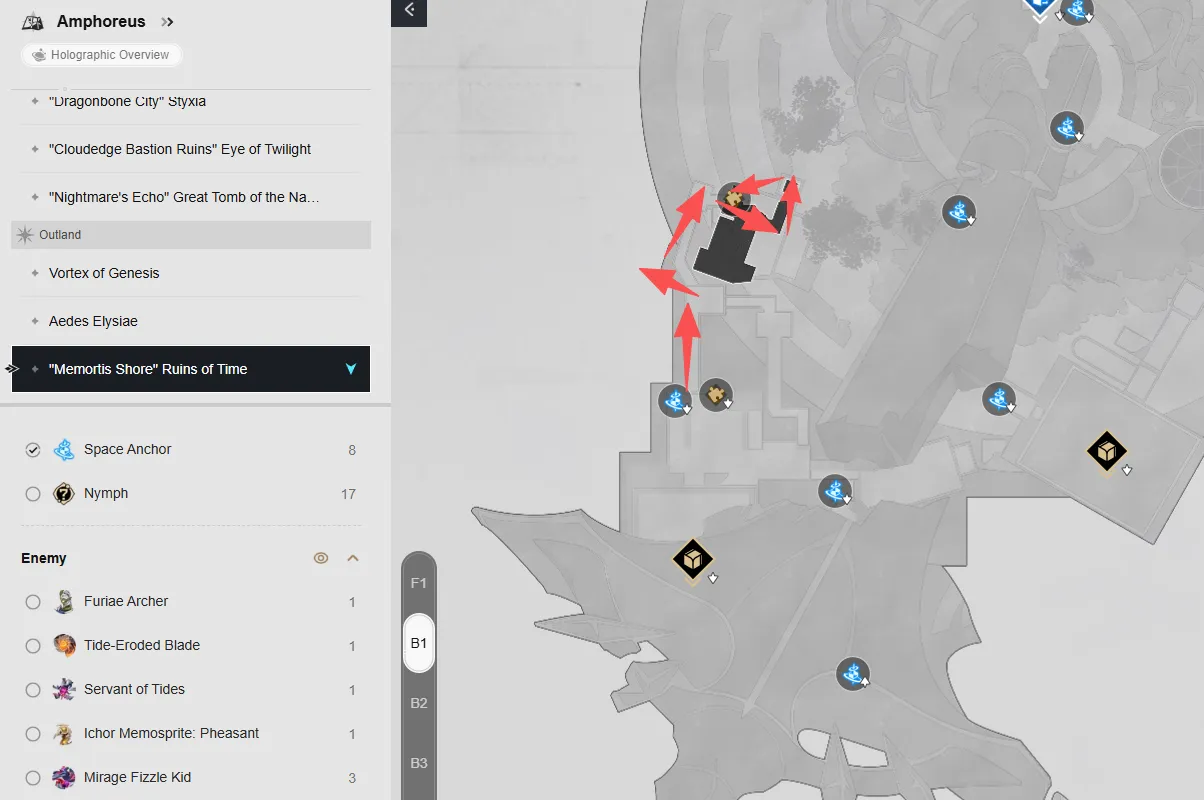Choose "Cloudedge Bastion Ruins" Eye of Twilight
Image resolution: width=1204 pixels, height=800 pixels.
tap(180, 149)
